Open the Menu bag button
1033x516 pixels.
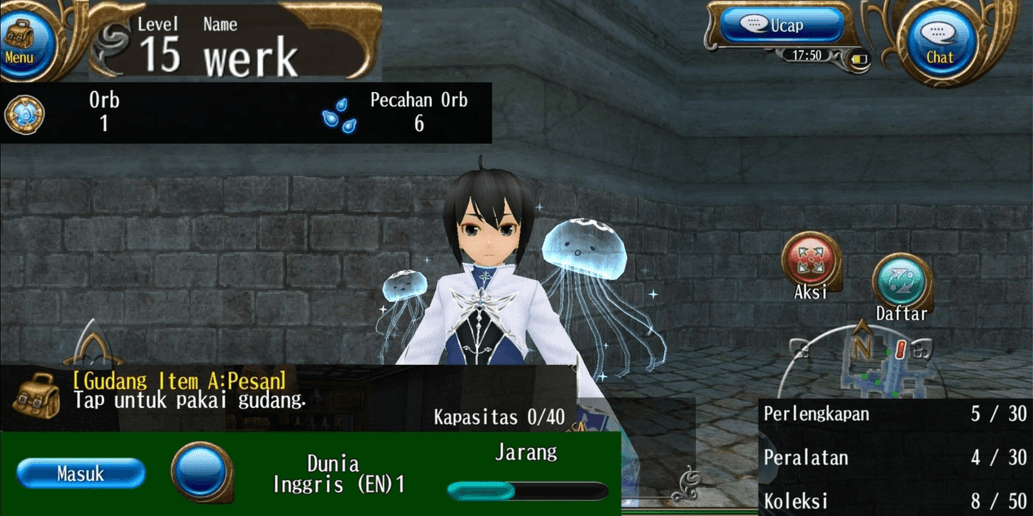pos(20,40)
